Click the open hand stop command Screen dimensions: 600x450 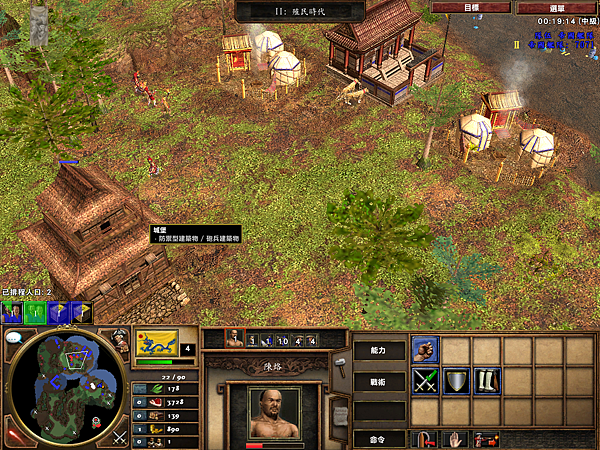tap(456, 438)
